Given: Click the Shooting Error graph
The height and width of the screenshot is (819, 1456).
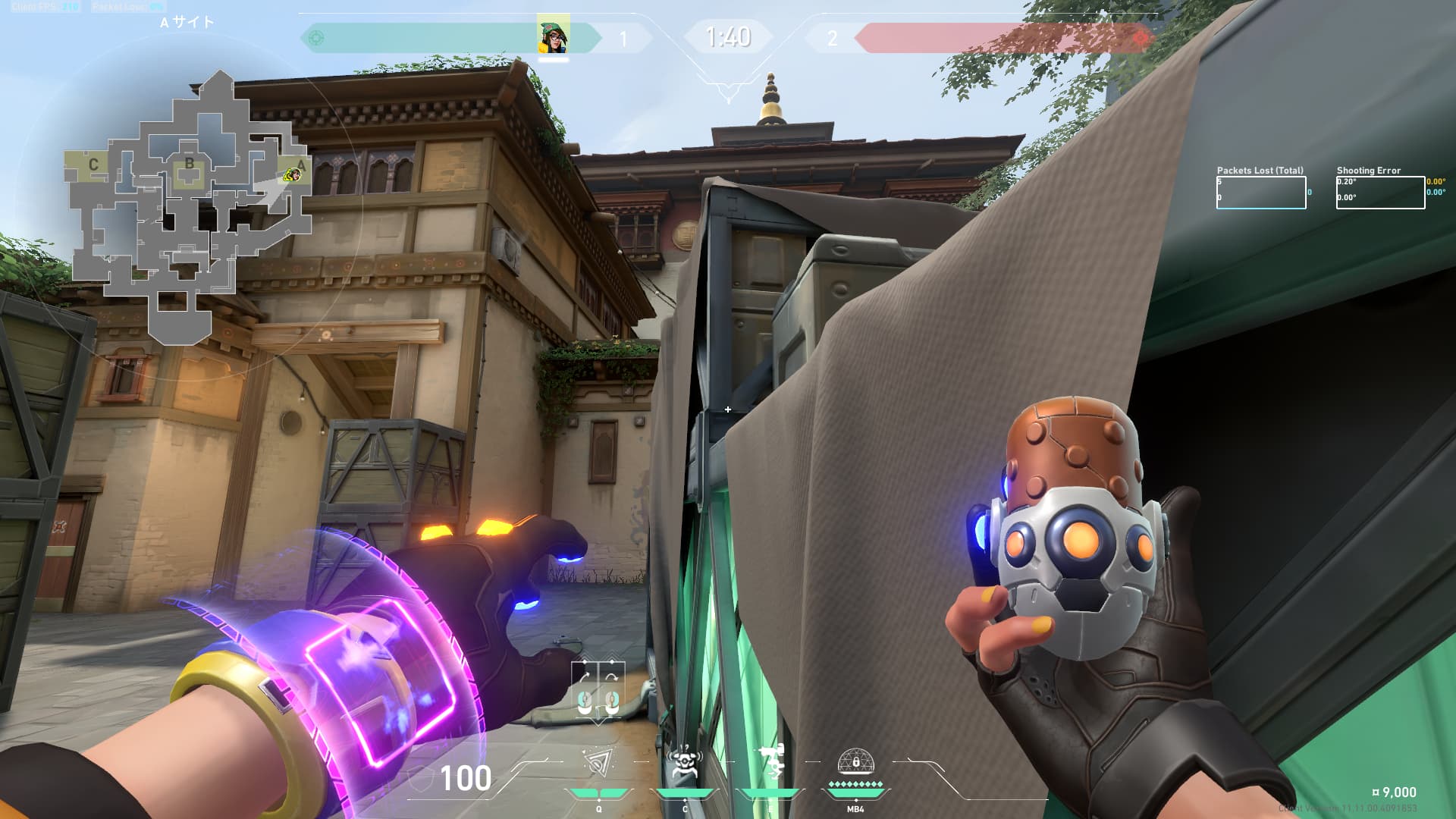Looking at the screenshot, I should point(1379,193).
